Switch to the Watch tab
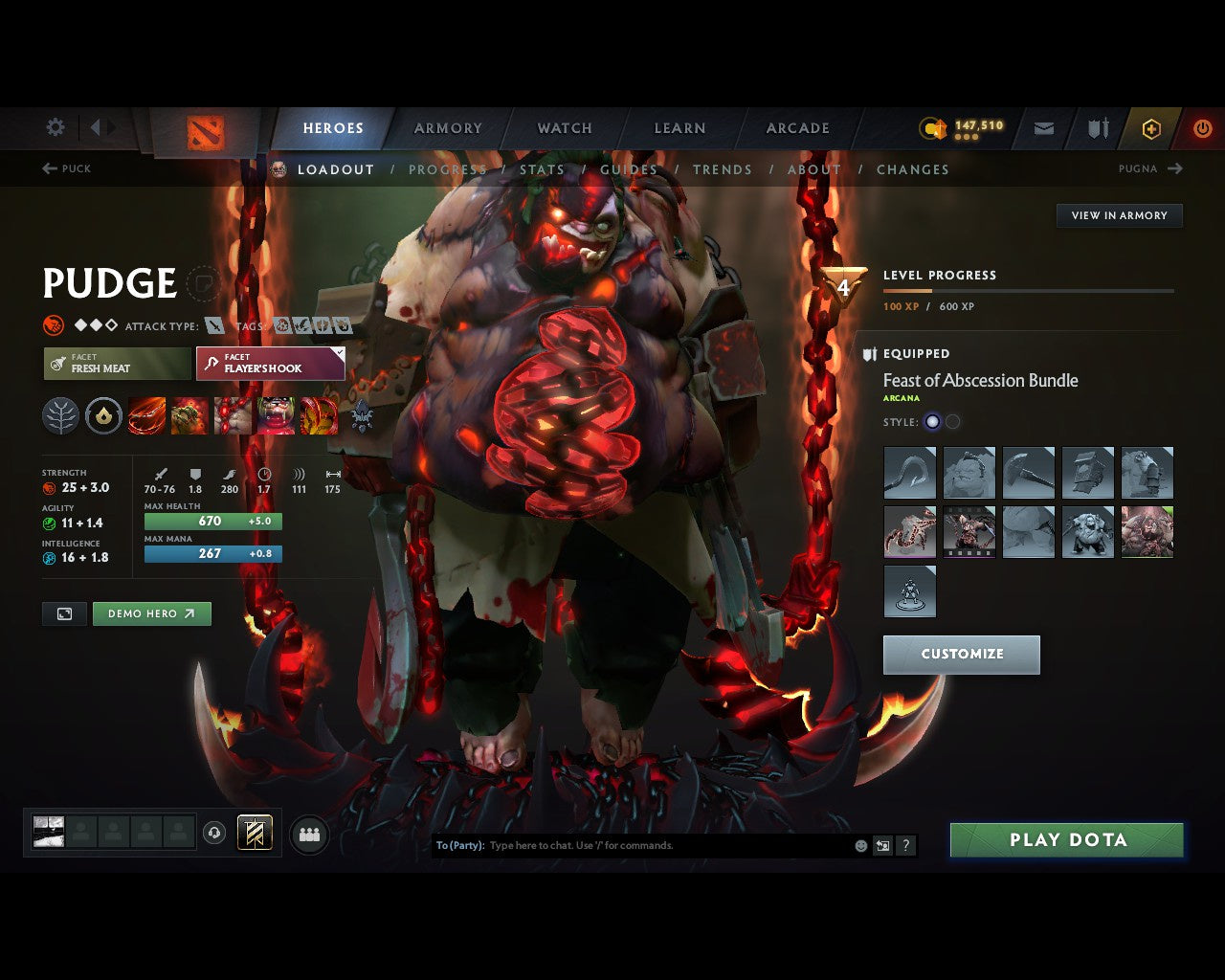 coord(565,128)
